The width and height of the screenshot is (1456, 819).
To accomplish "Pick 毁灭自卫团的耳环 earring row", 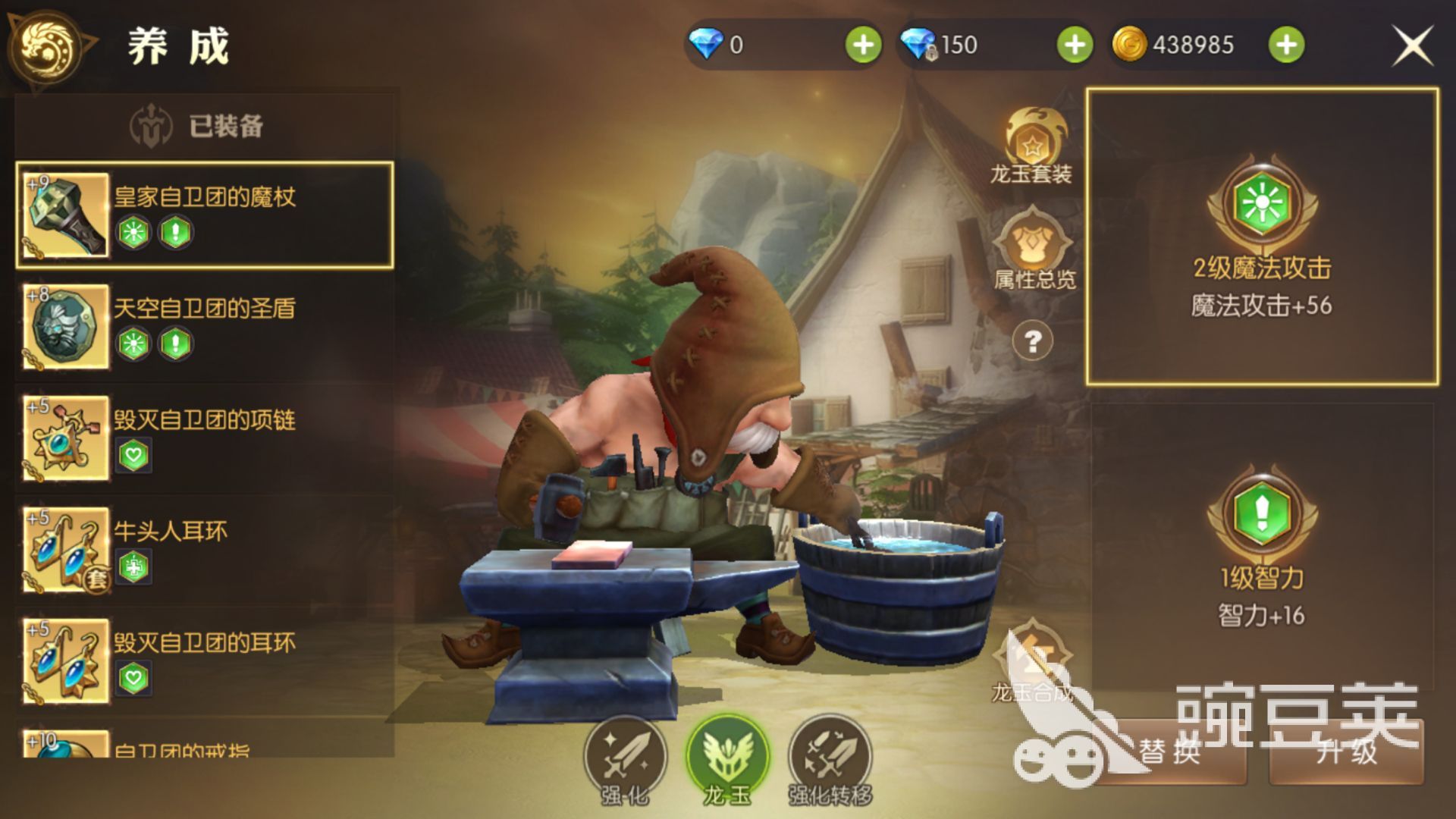I will [x=205, y=661].
